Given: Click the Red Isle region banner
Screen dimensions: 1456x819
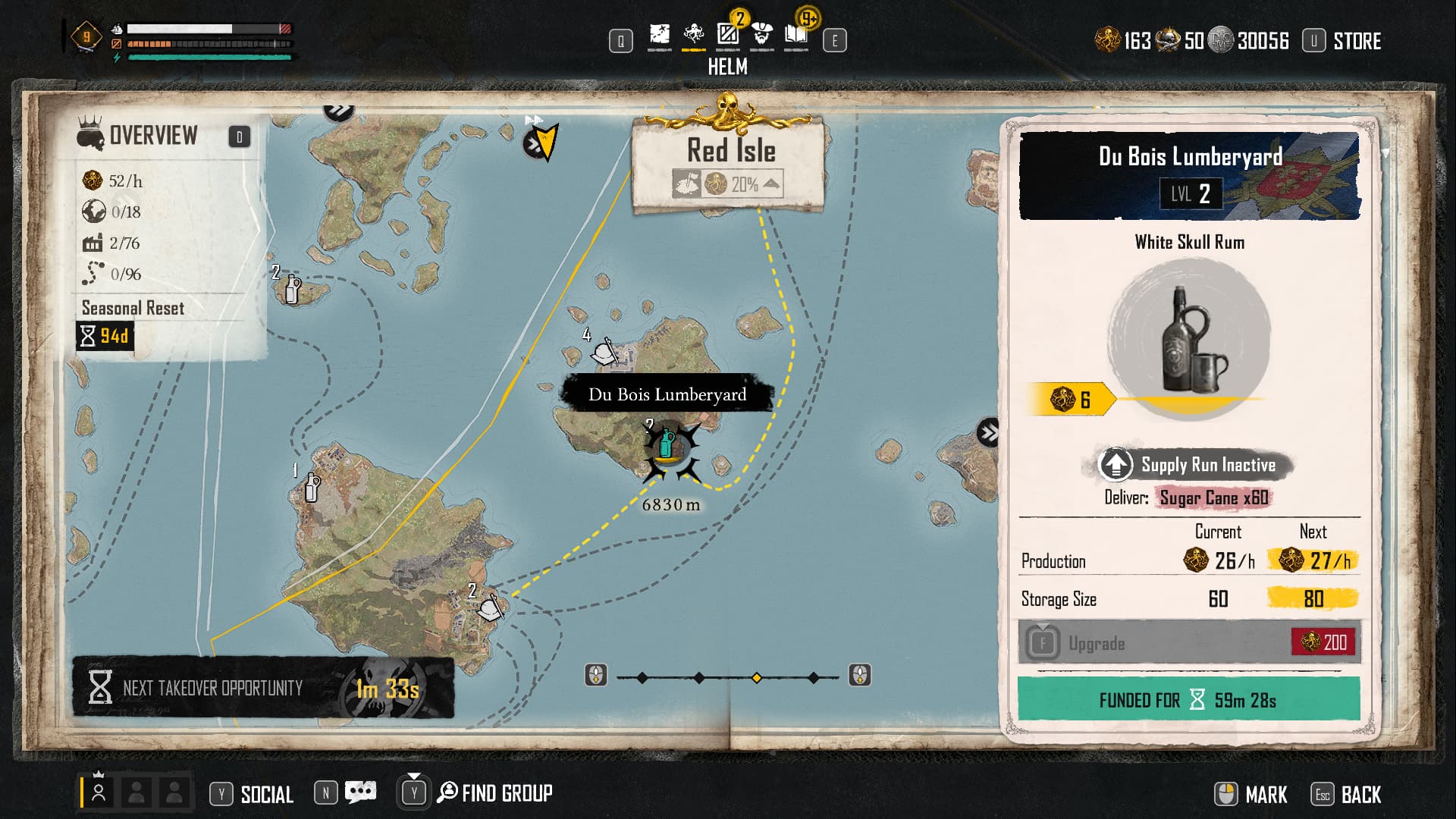Looking at the screenshot, I should 730,163.
